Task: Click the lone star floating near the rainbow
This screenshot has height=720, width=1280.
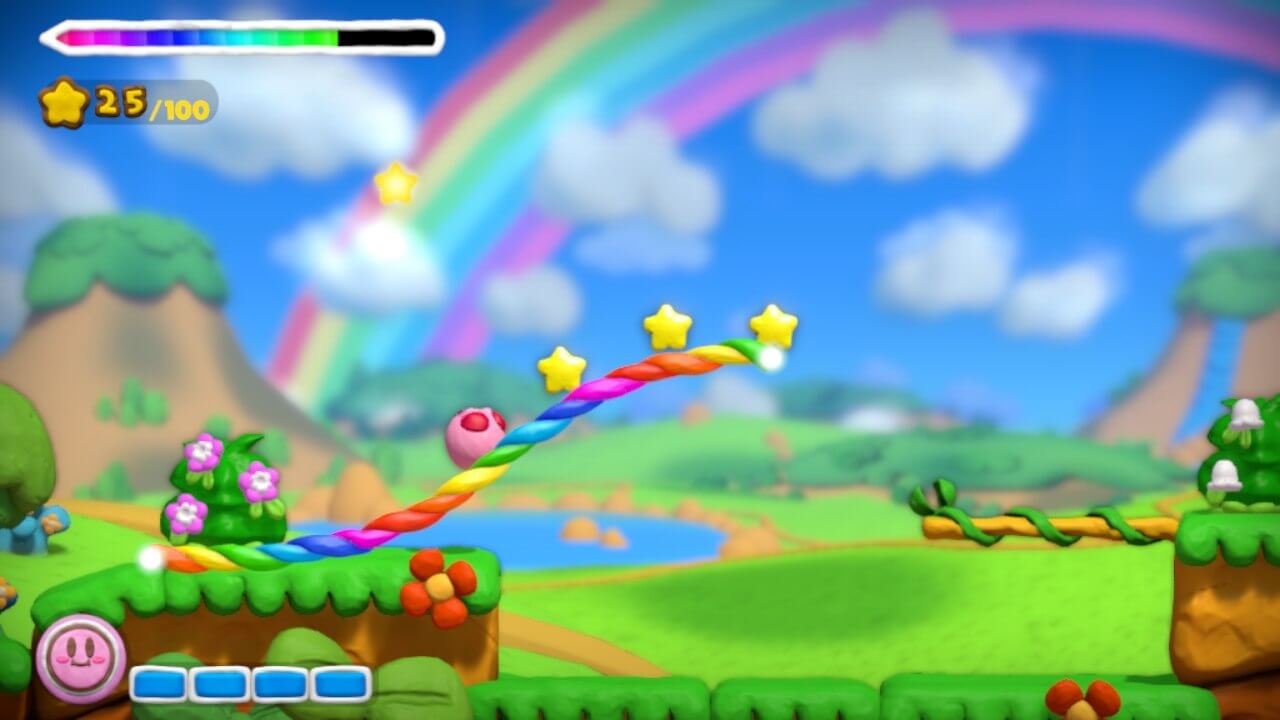Action: [x=396, y=183]
